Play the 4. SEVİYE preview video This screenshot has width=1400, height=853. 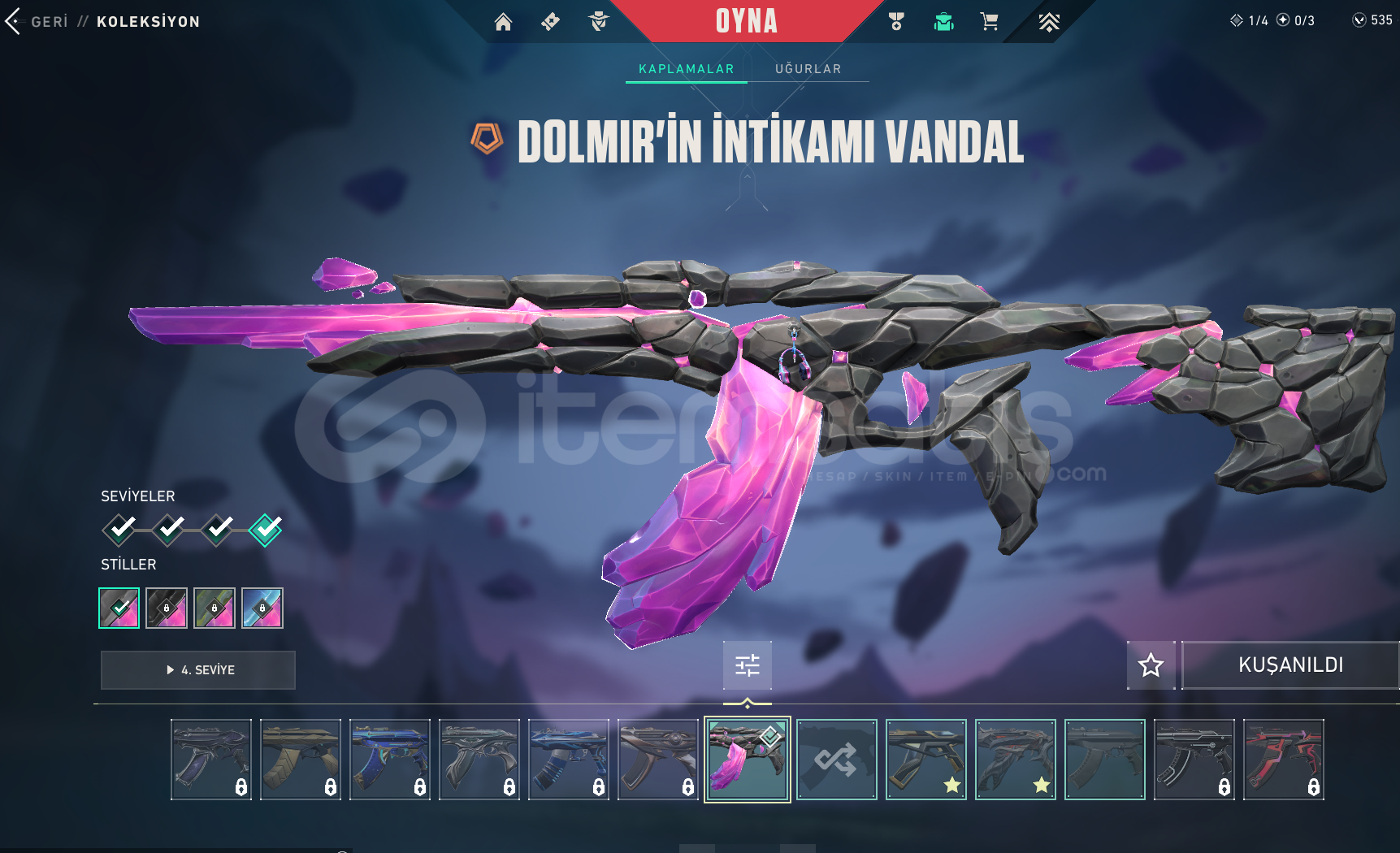pyautogui.click(x=198, y=670)
